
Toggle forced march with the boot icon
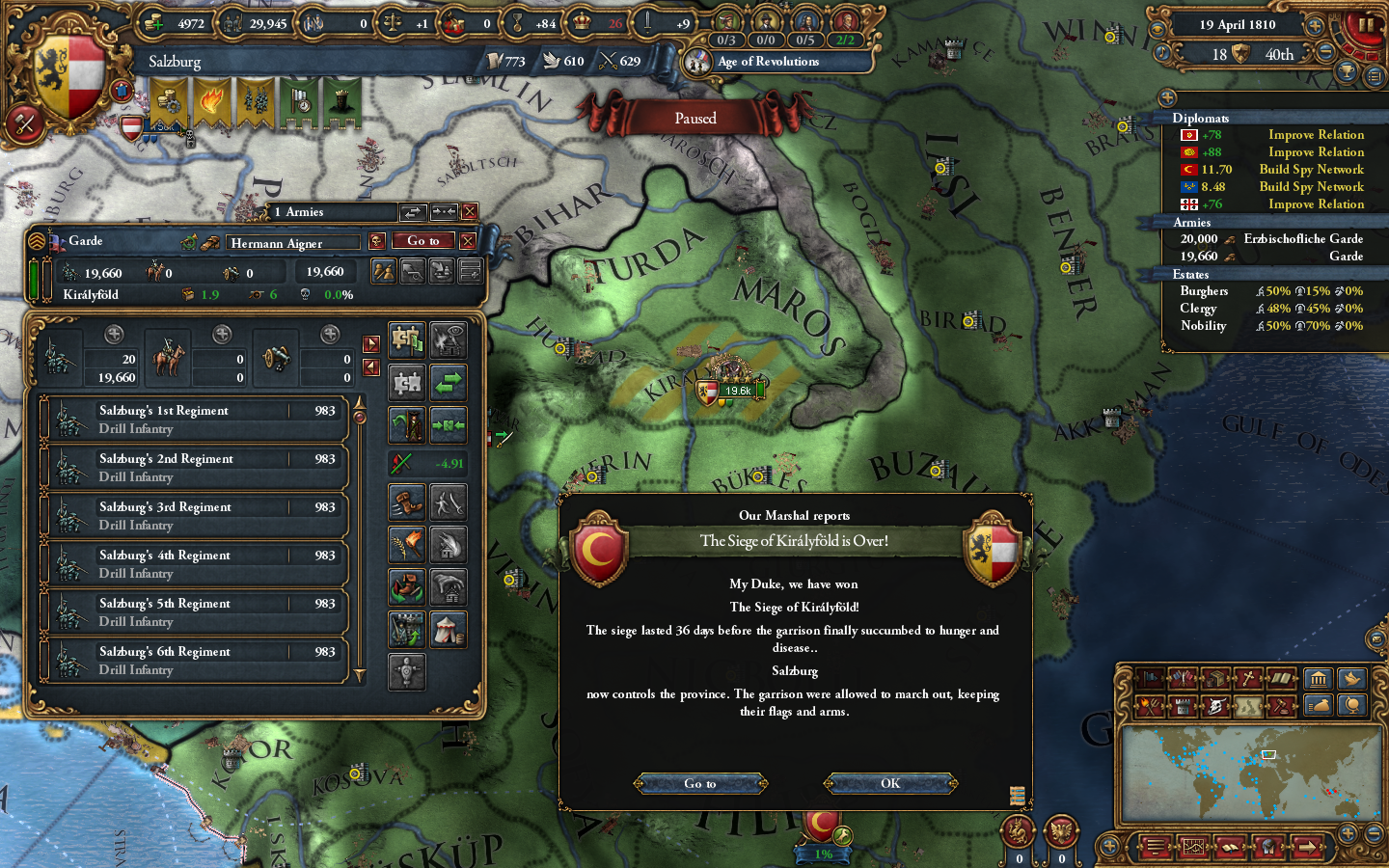(x=406, y=501)
